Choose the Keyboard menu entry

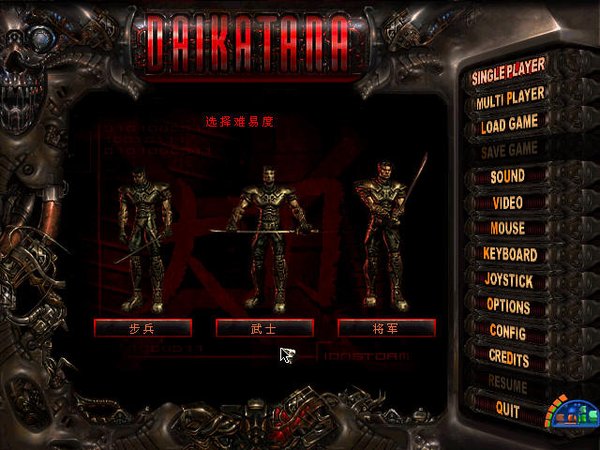click(509, 254)
